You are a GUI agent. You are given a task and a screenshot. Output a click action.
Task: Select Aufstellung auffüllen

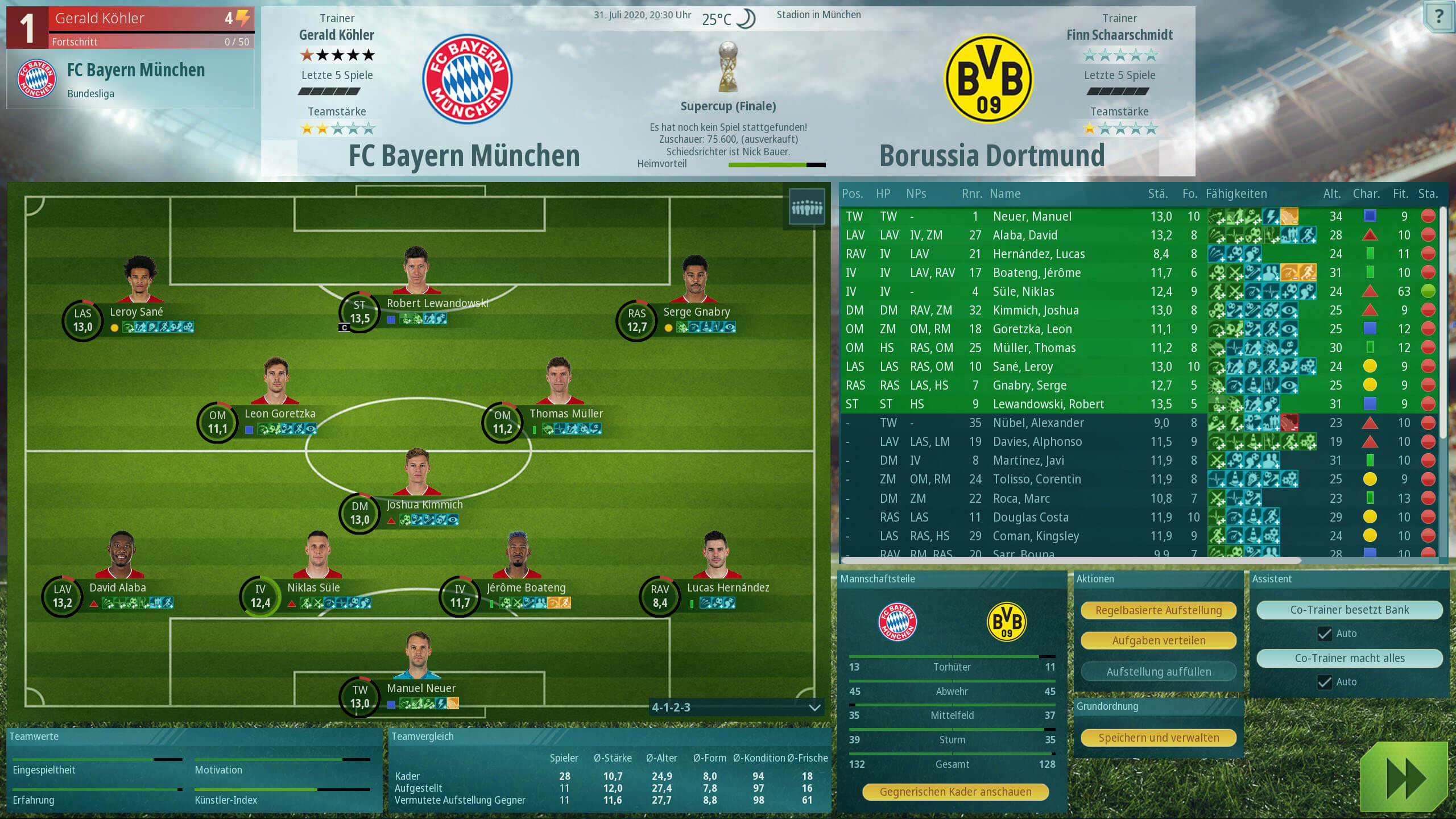pyautogui.click(x=1158, y=672)
